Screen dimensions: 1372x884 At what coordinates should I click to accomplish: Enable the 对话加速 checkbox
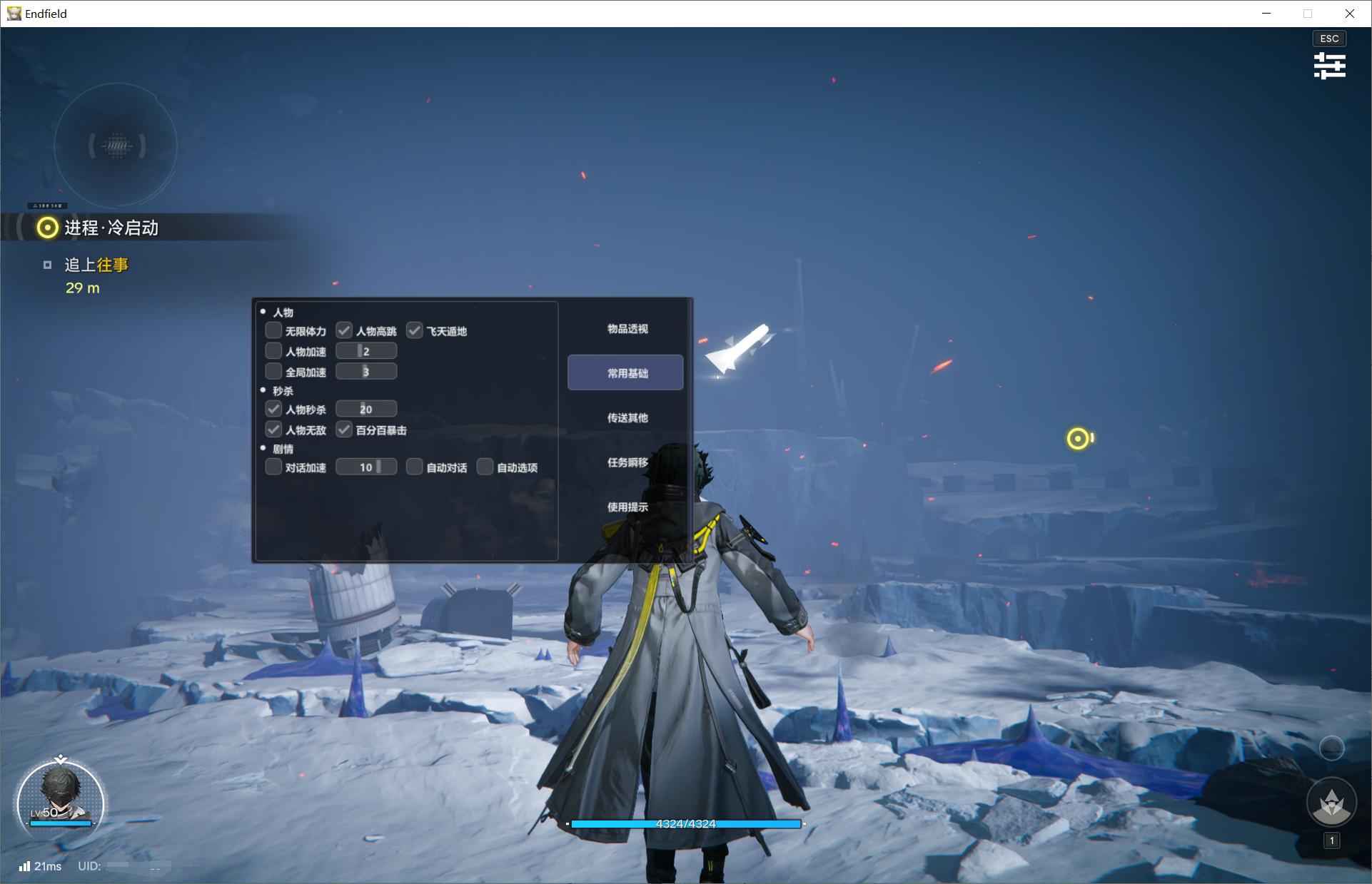coord(273,467)
